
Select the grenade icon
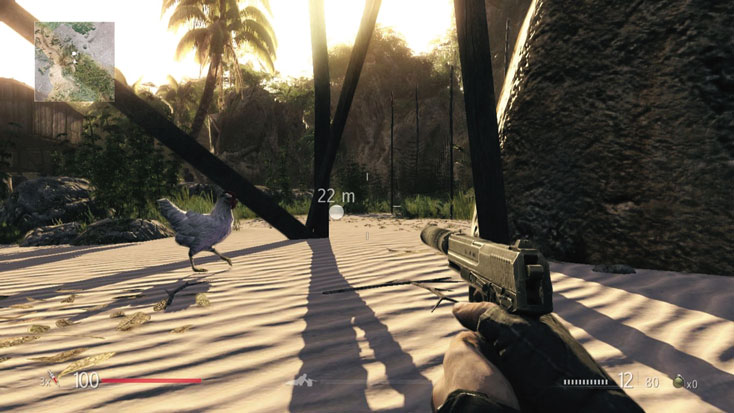point(677,381)
